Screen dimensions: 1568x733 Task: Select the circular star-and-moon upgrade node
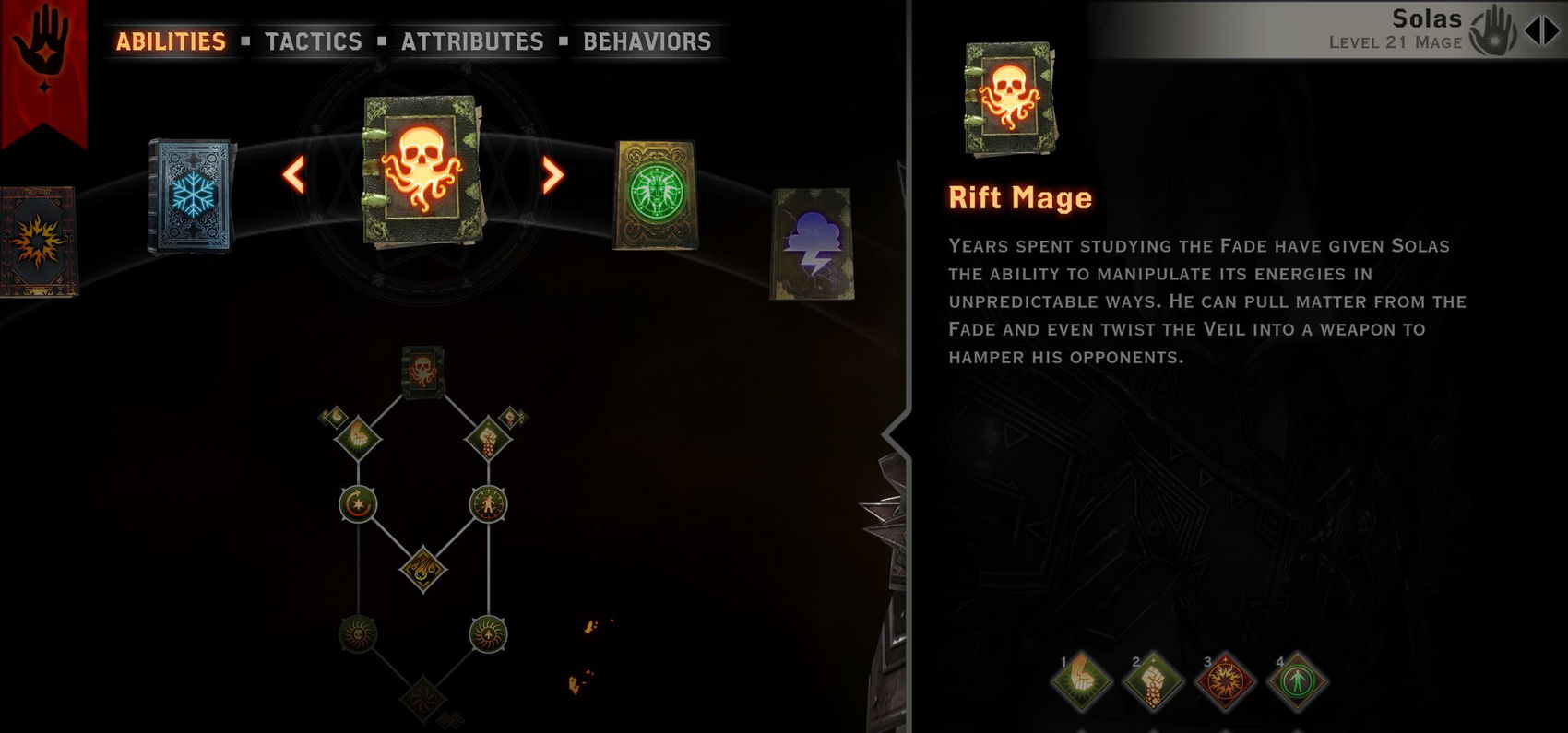(x=360, y=502)
